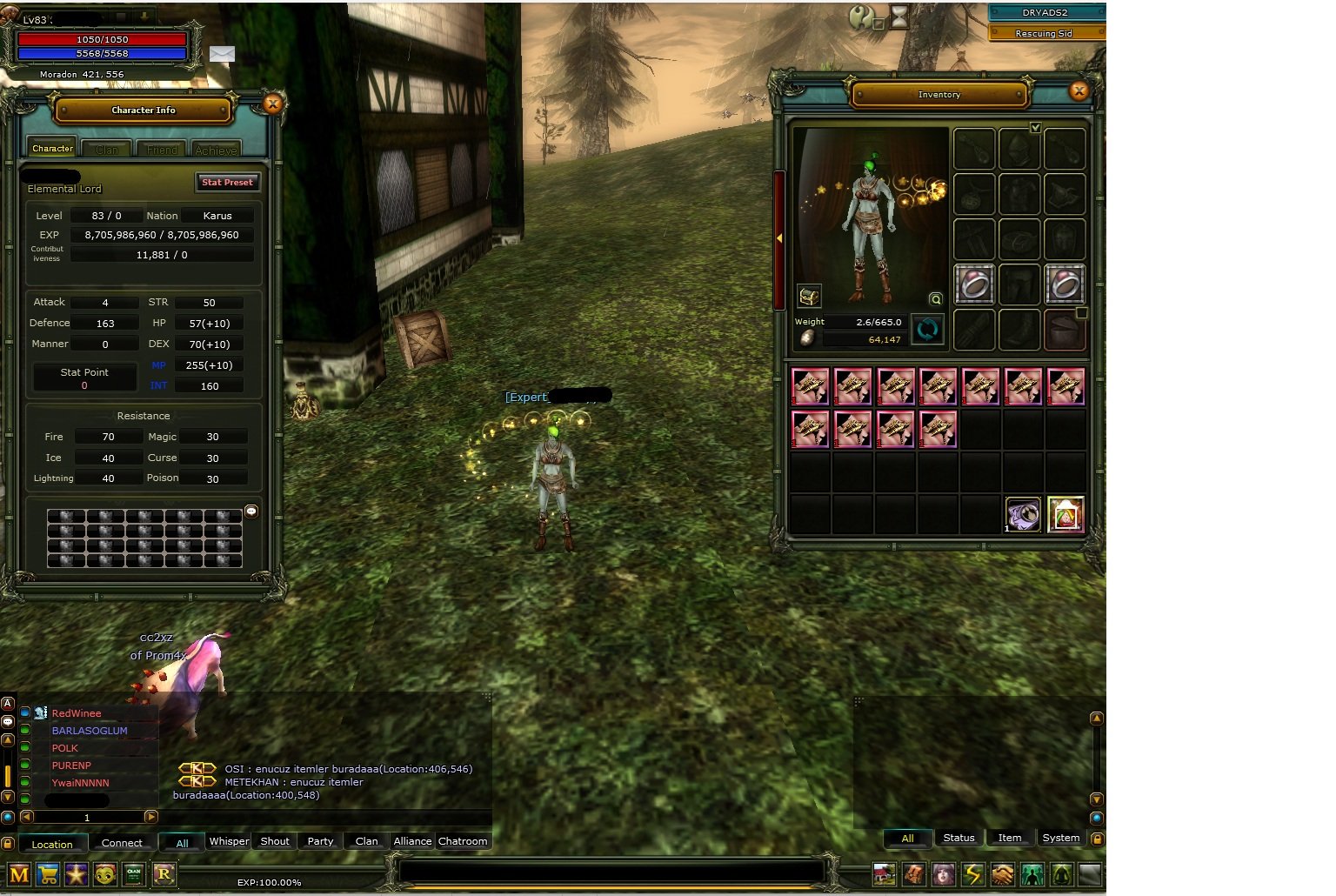Select the purple scroll item slot

coord(1023,514)
